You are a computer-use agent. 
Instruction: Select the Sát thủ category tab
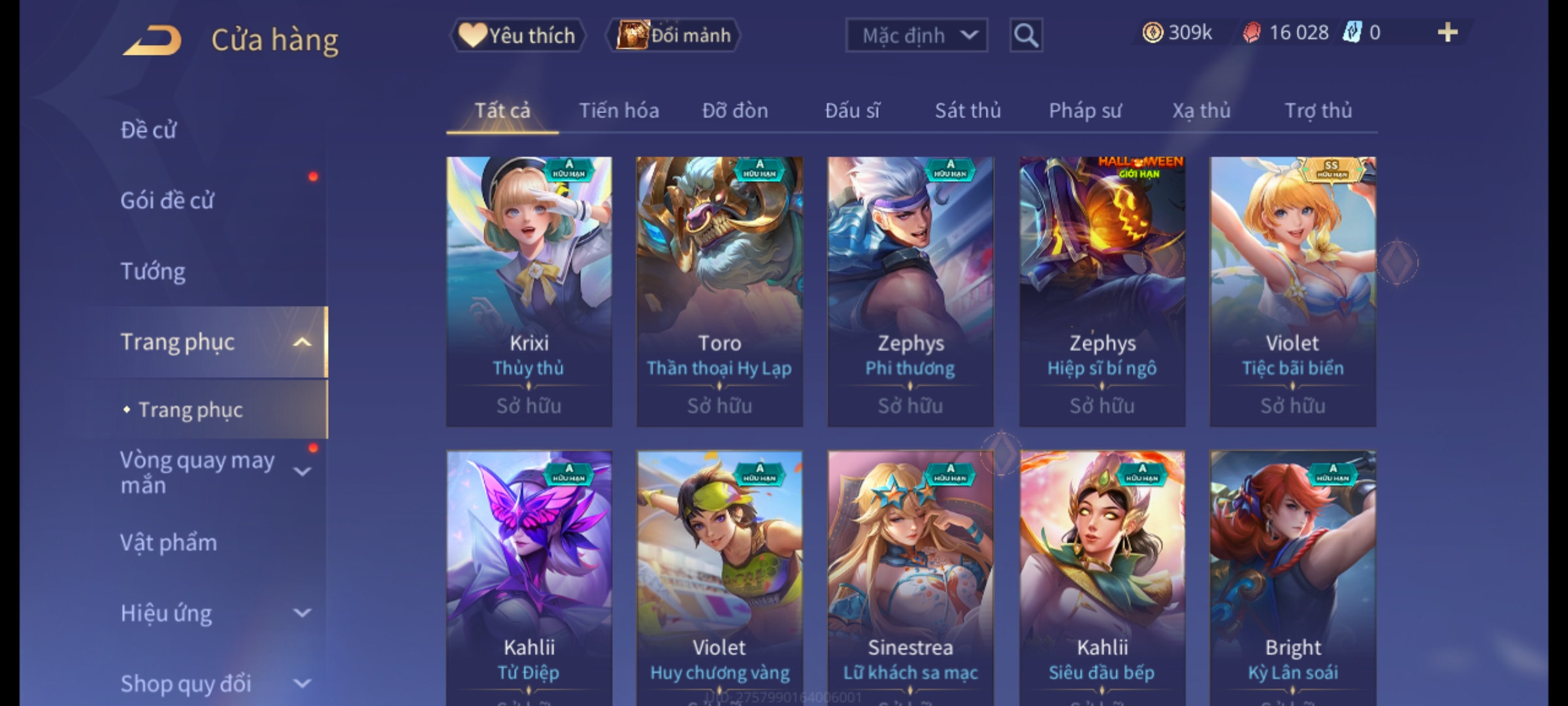click(968, 110)
